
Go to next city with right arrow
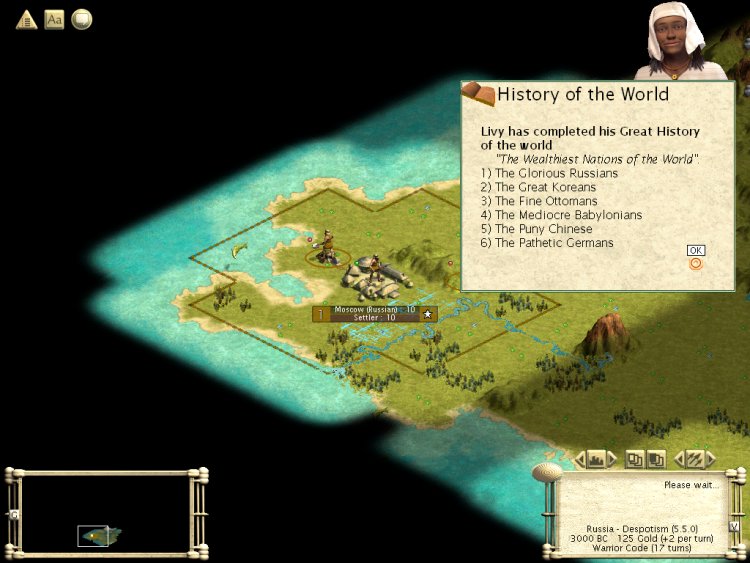614,459
